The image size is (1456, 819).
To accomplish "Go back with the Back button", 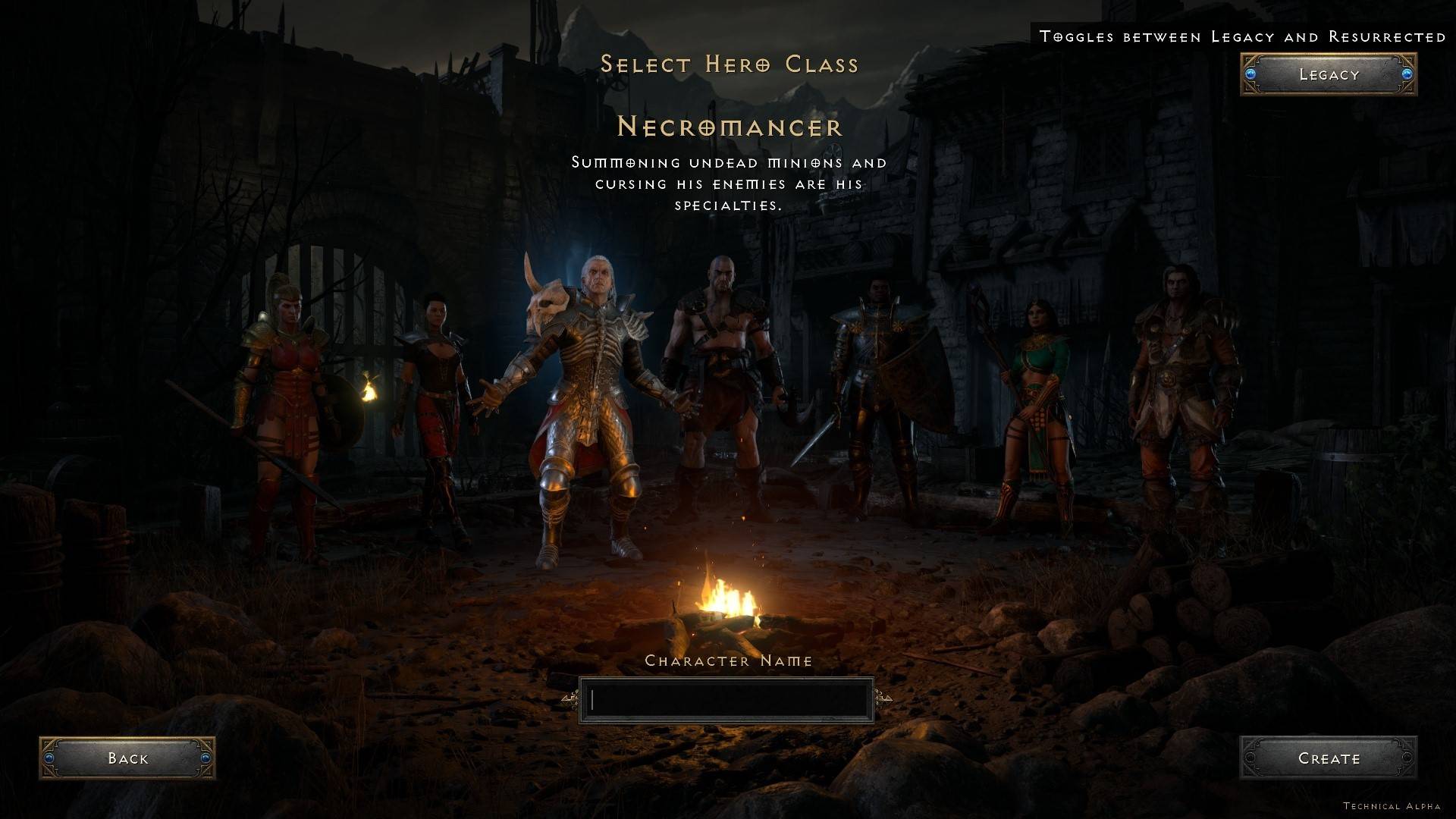I will pyautogui.click(x=127, y=758).
